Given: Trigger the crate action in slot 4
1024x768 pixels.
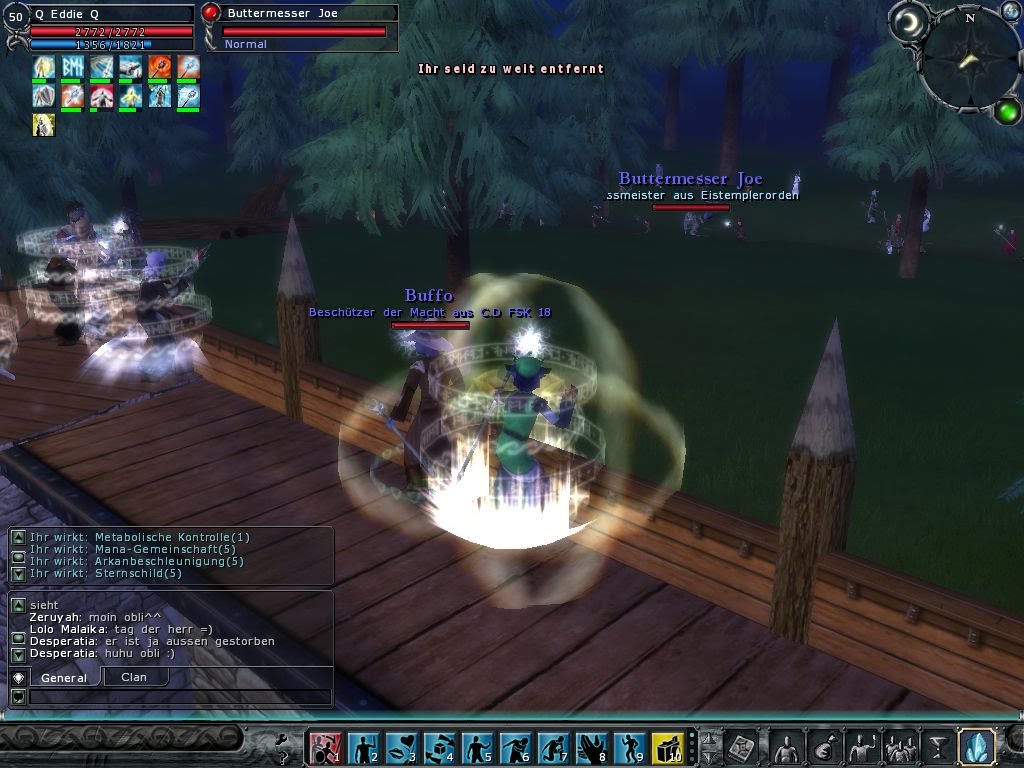Looking at the screenshot, I should (x=439, y=747).
